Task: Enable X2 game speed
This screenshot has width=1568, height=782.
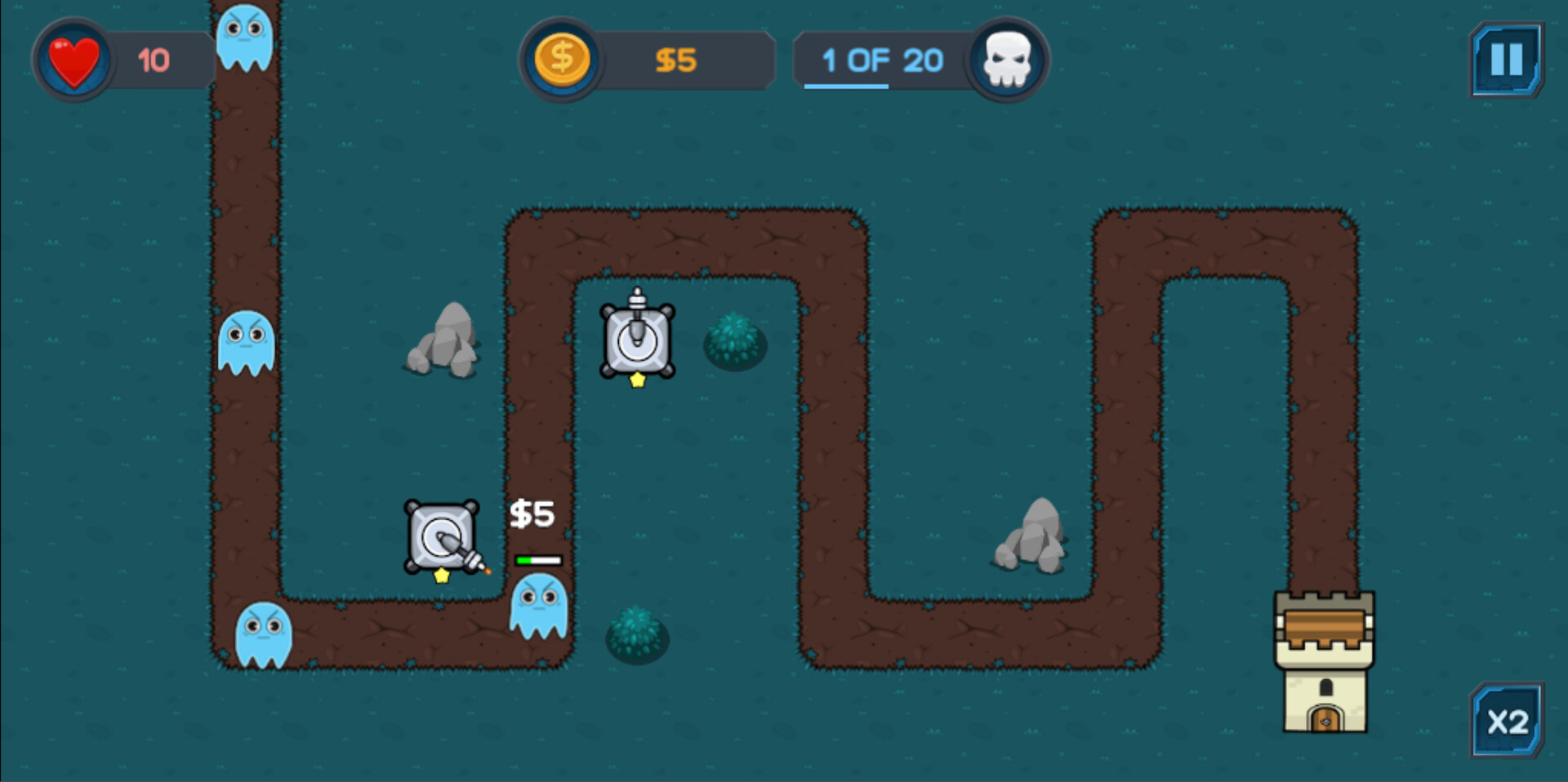Action: point(1507,722)
